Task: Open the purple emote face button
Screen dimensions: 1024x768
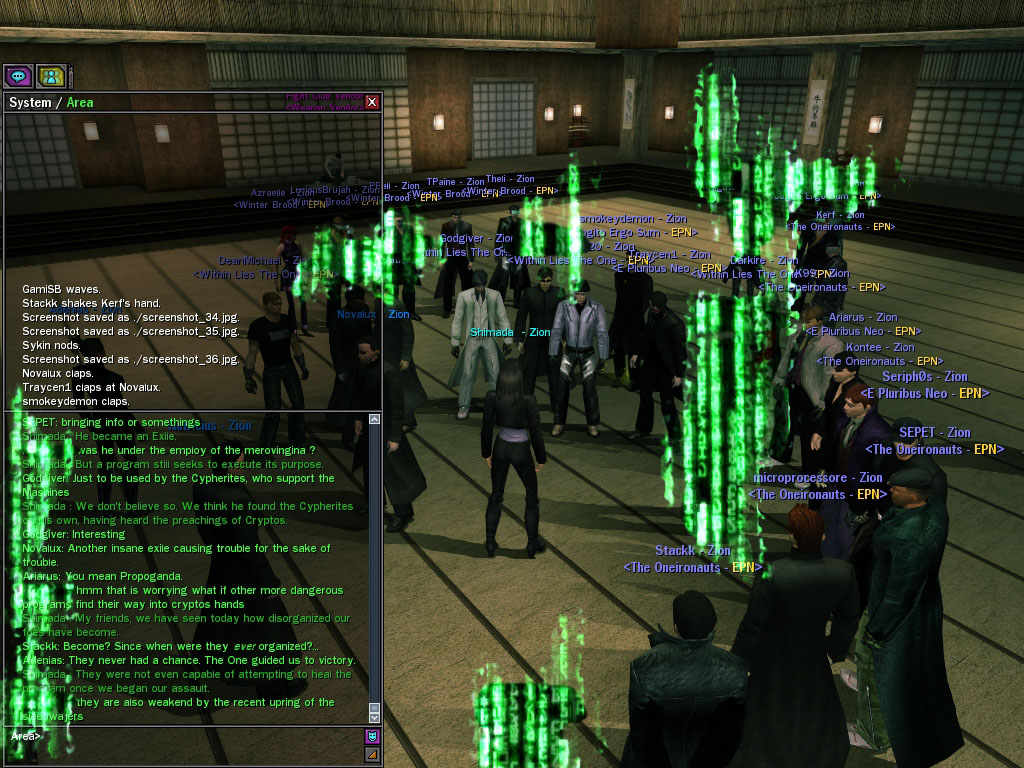Action: 372,736
